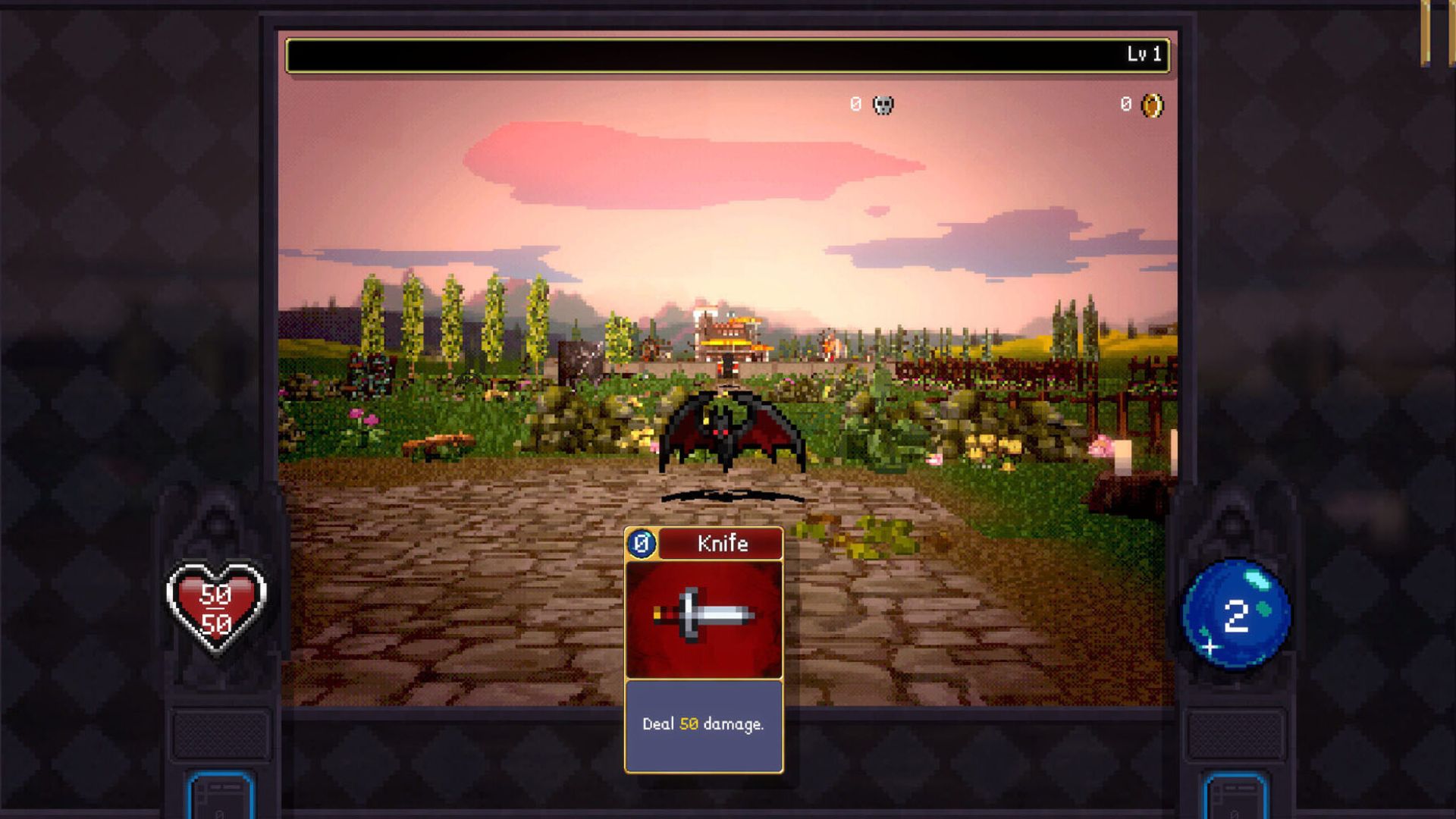Screen dimensions: 1456x819
Task: Open the discard pile at bottom right
Action: coord(1235,795)
